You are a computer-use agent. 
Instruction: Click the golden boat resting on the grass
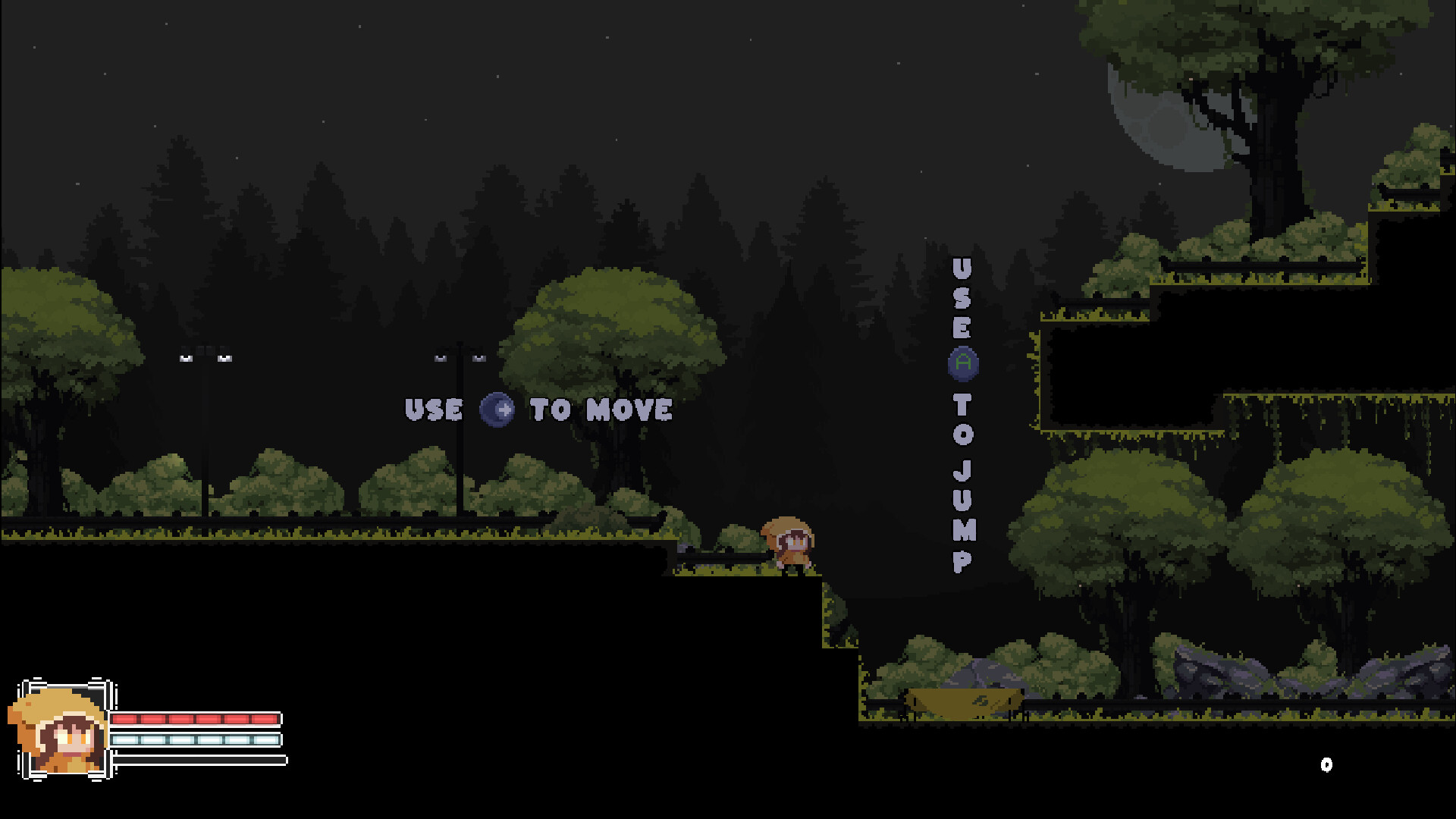(x=963, y=702)
